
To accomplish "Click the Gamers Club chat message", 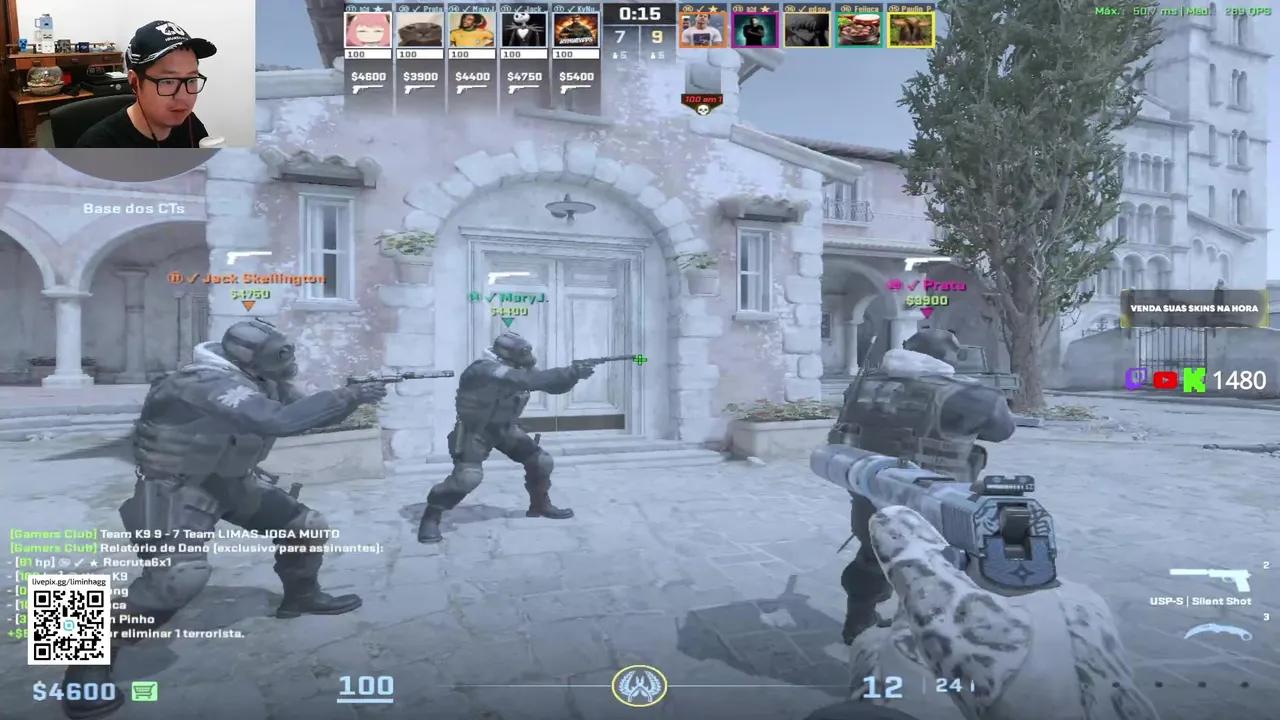I will (x=170, y=533).
